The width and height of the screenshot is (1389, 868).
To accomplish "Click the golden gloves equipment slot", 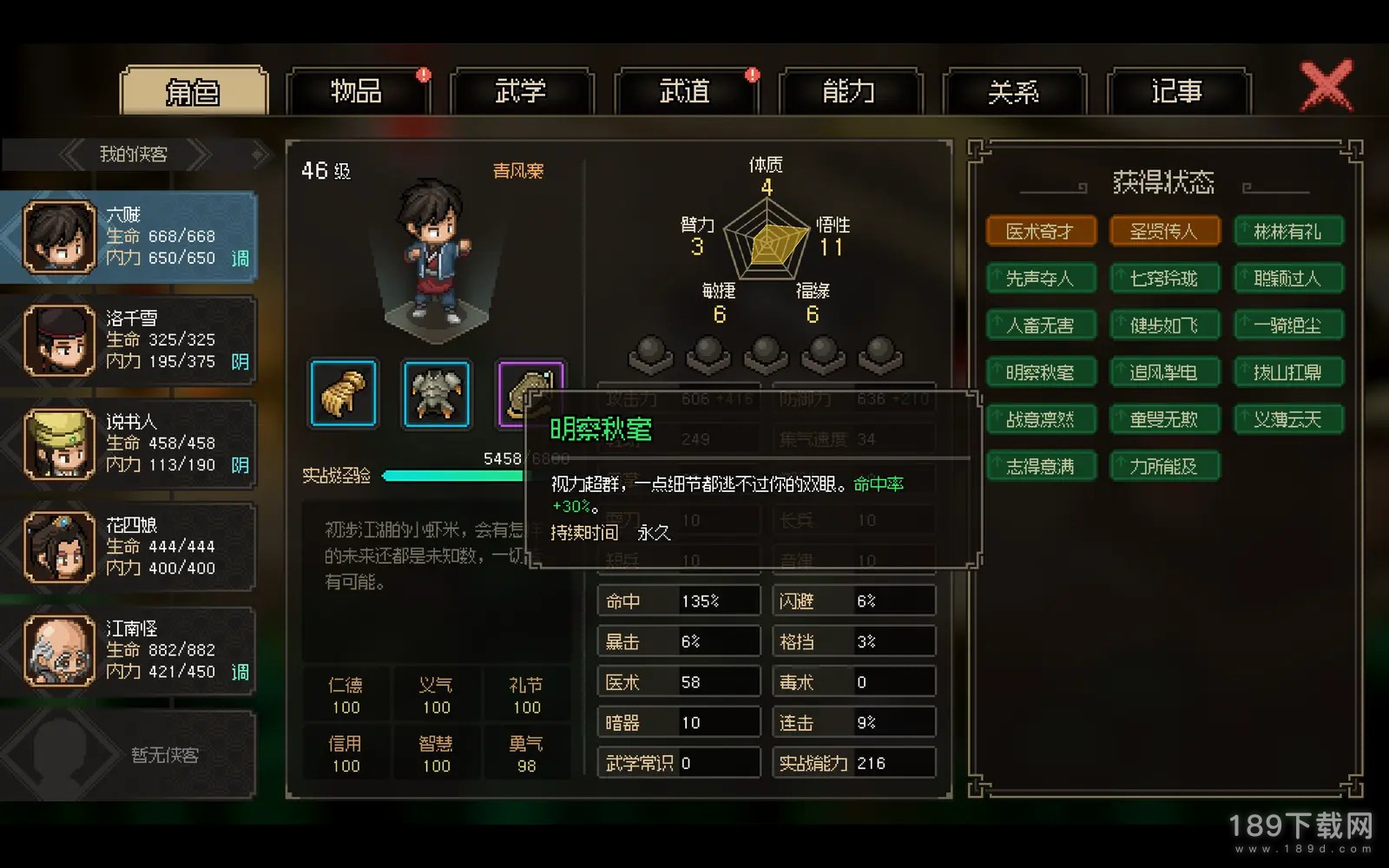I will tap(343, 394).
